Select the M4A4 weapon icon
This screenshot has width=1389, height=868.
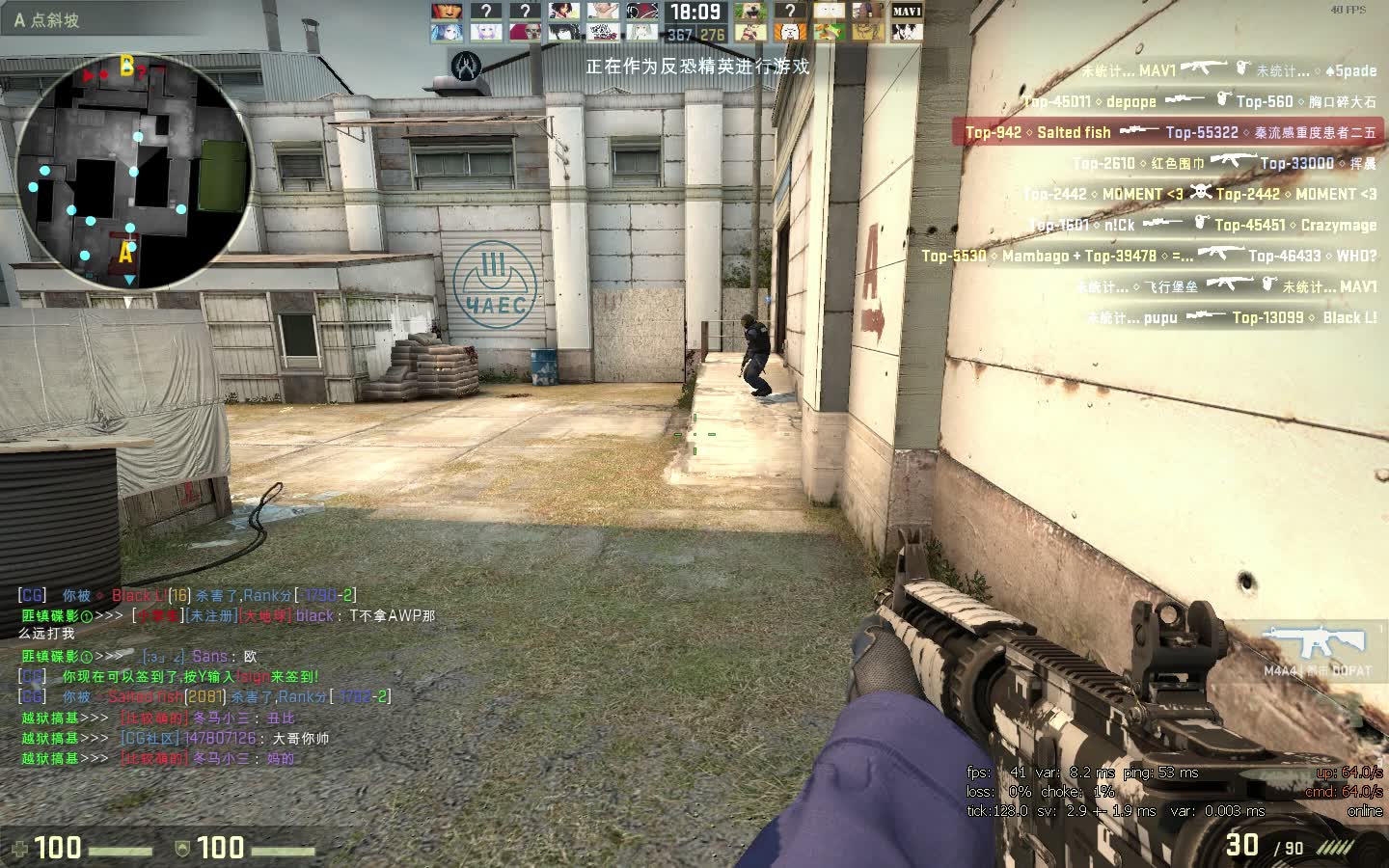(x=1317, y=643)
